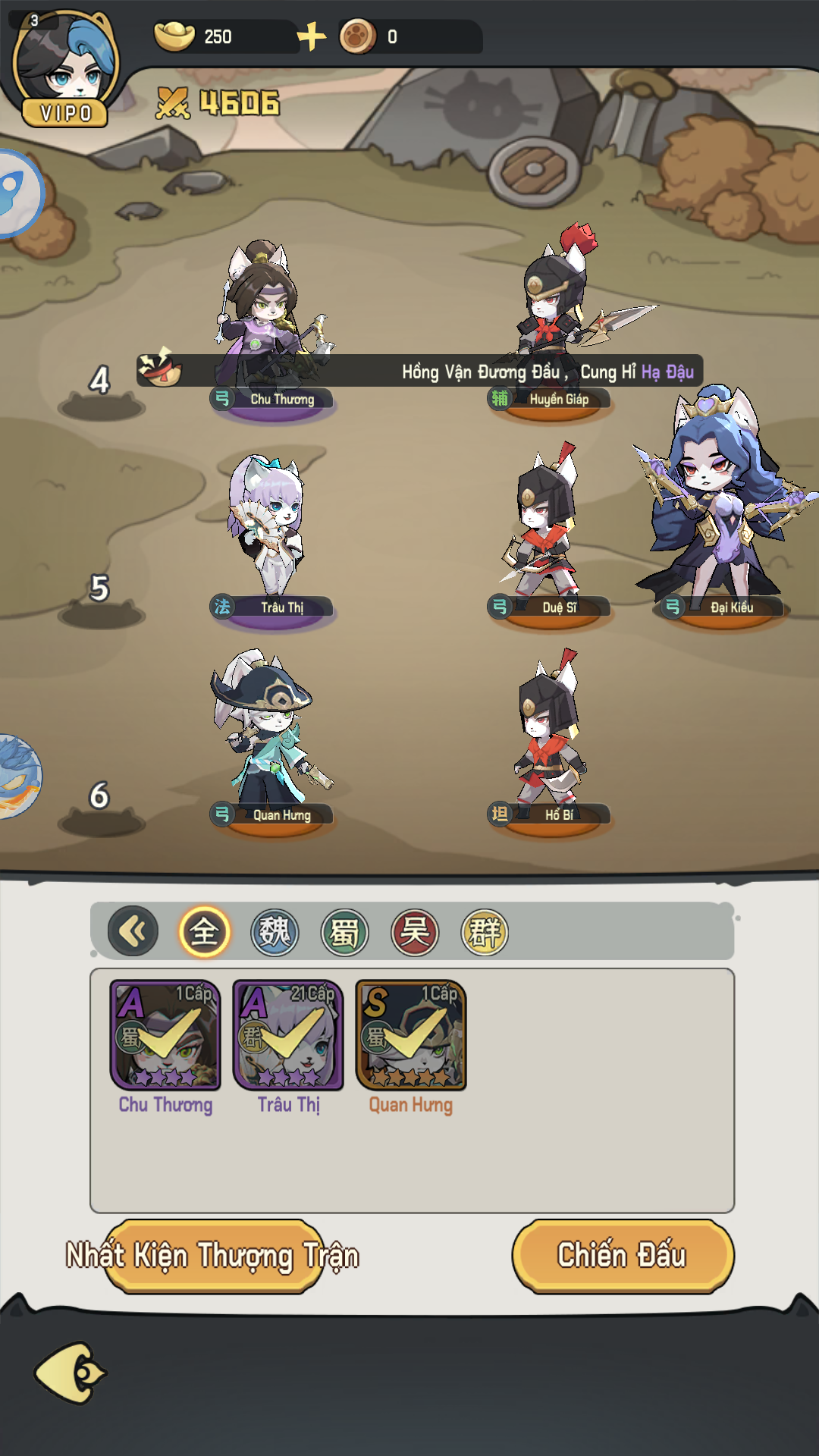Select Chu Thương hero card

(x=165, y=1036)
